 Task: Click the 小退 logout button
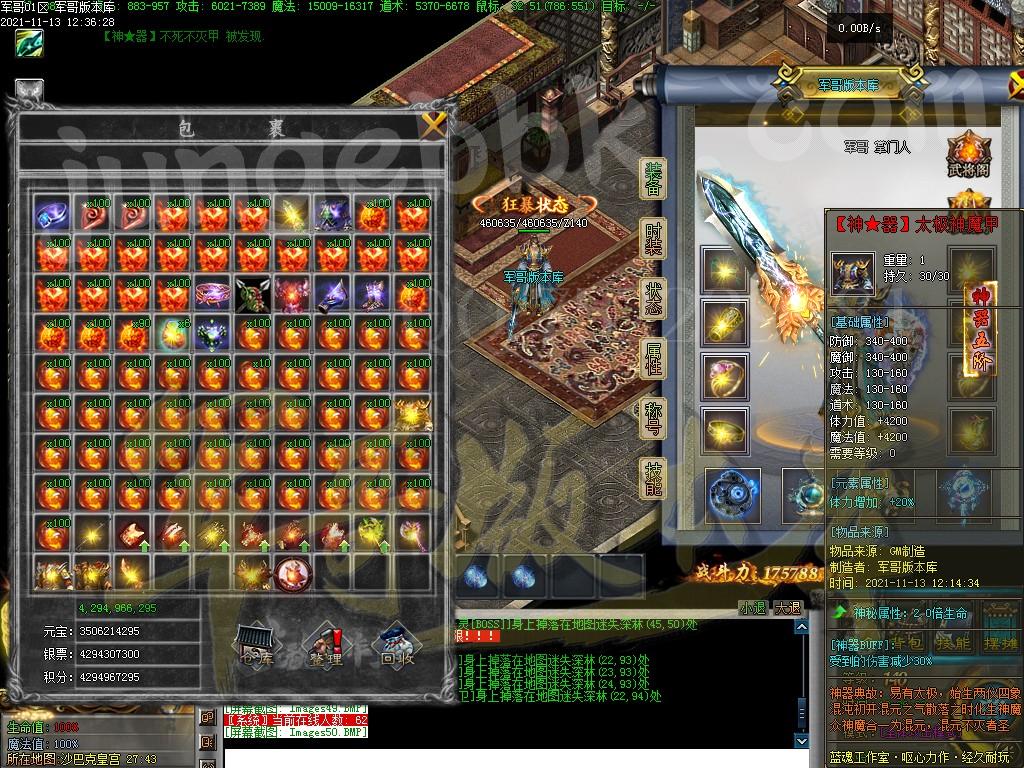tap(753, 608)
